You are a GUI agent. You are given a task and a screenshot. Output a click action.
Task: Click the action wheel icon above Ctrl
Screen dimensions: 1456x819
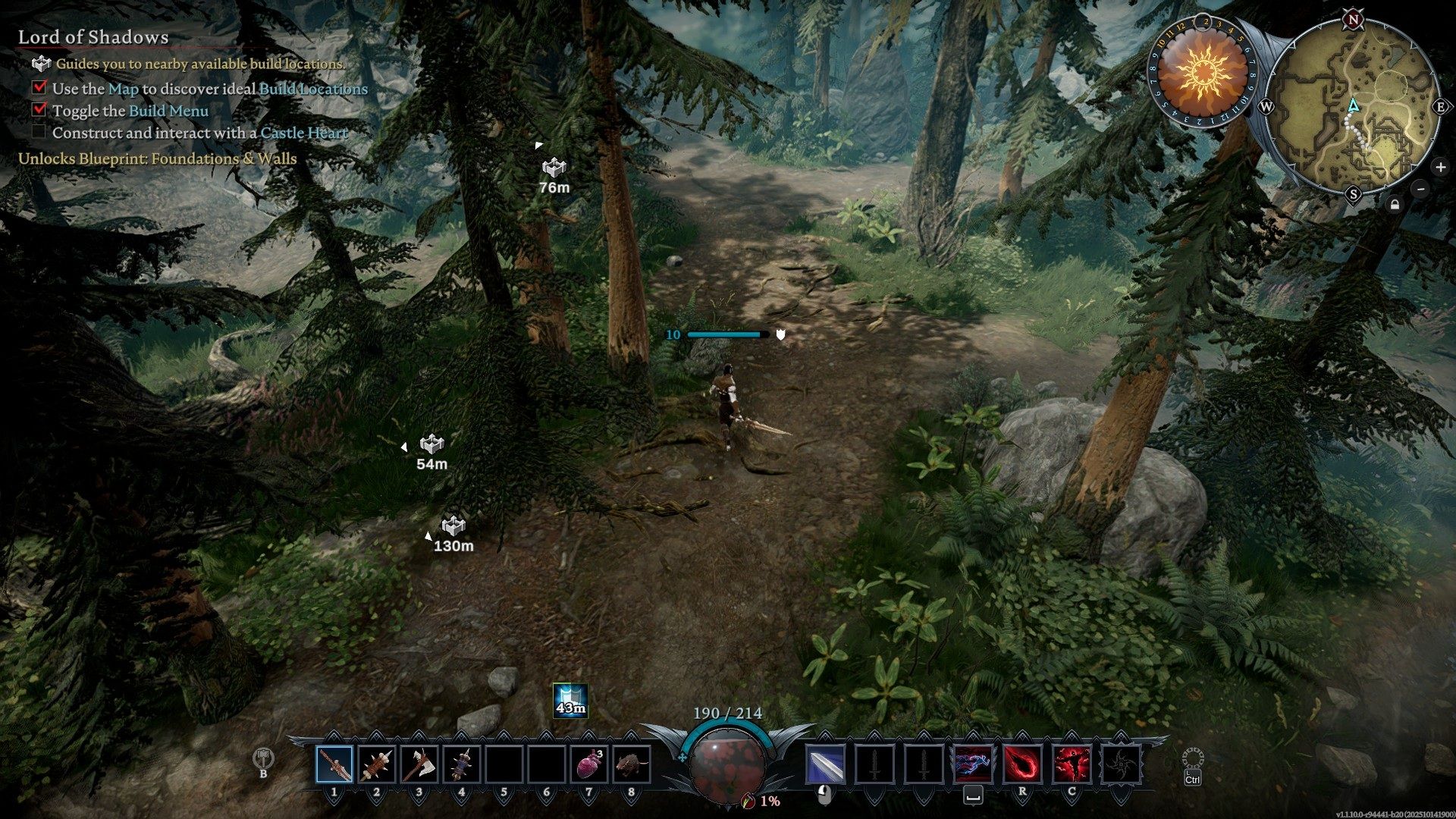1193,758
